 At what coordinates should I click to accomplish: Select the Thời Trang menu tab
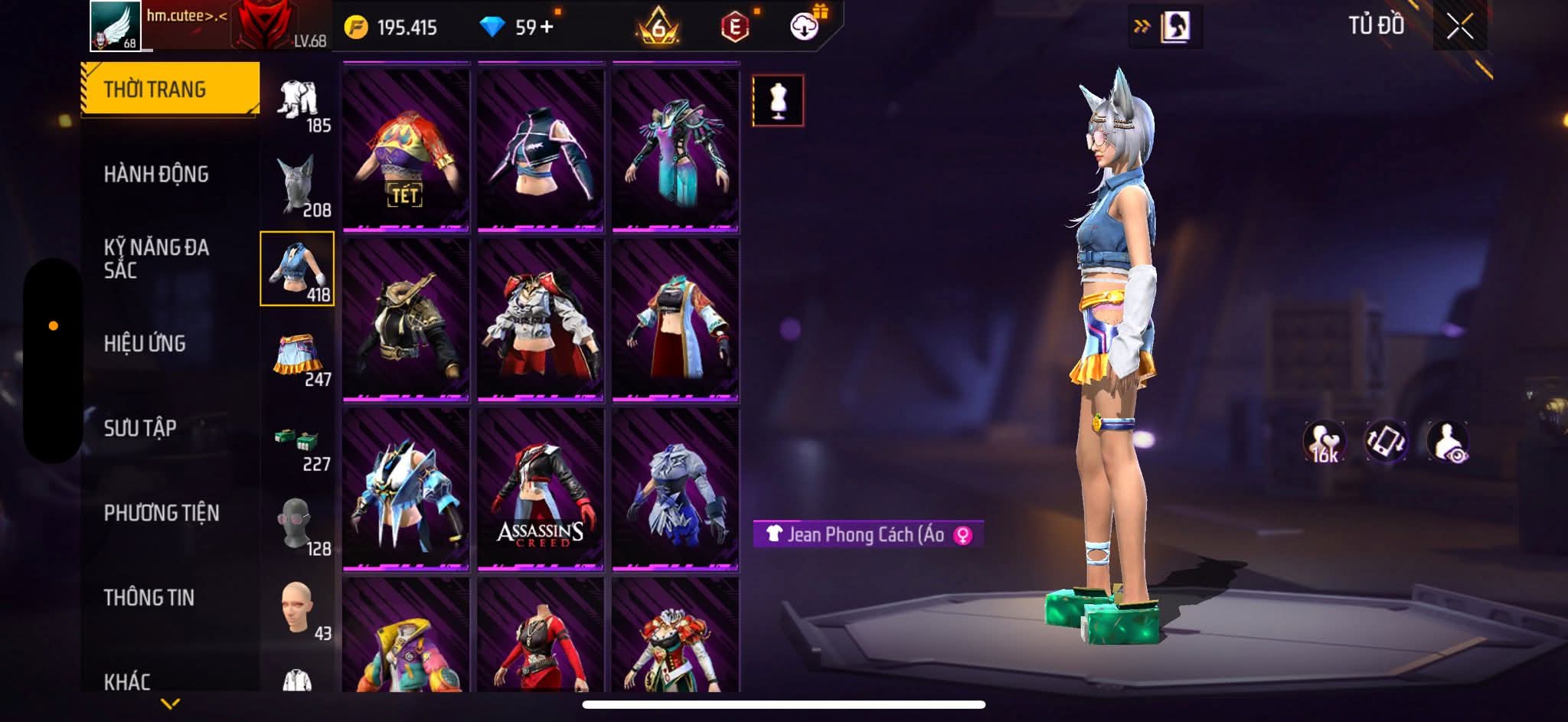[x=170, y=90]
